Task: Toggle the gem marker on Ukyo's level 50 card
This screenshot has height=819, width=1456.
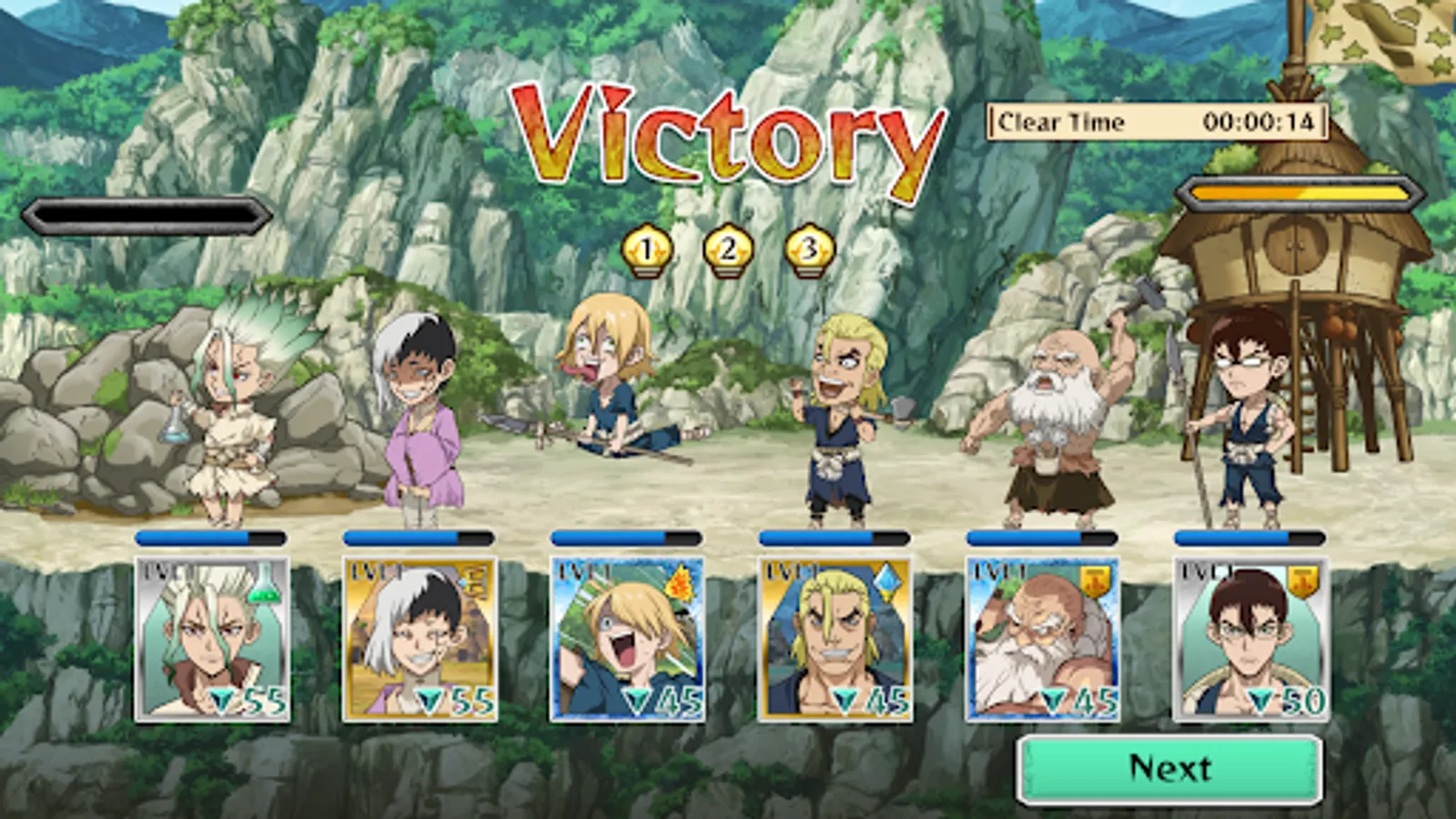Action: (x=1261, y=702)
